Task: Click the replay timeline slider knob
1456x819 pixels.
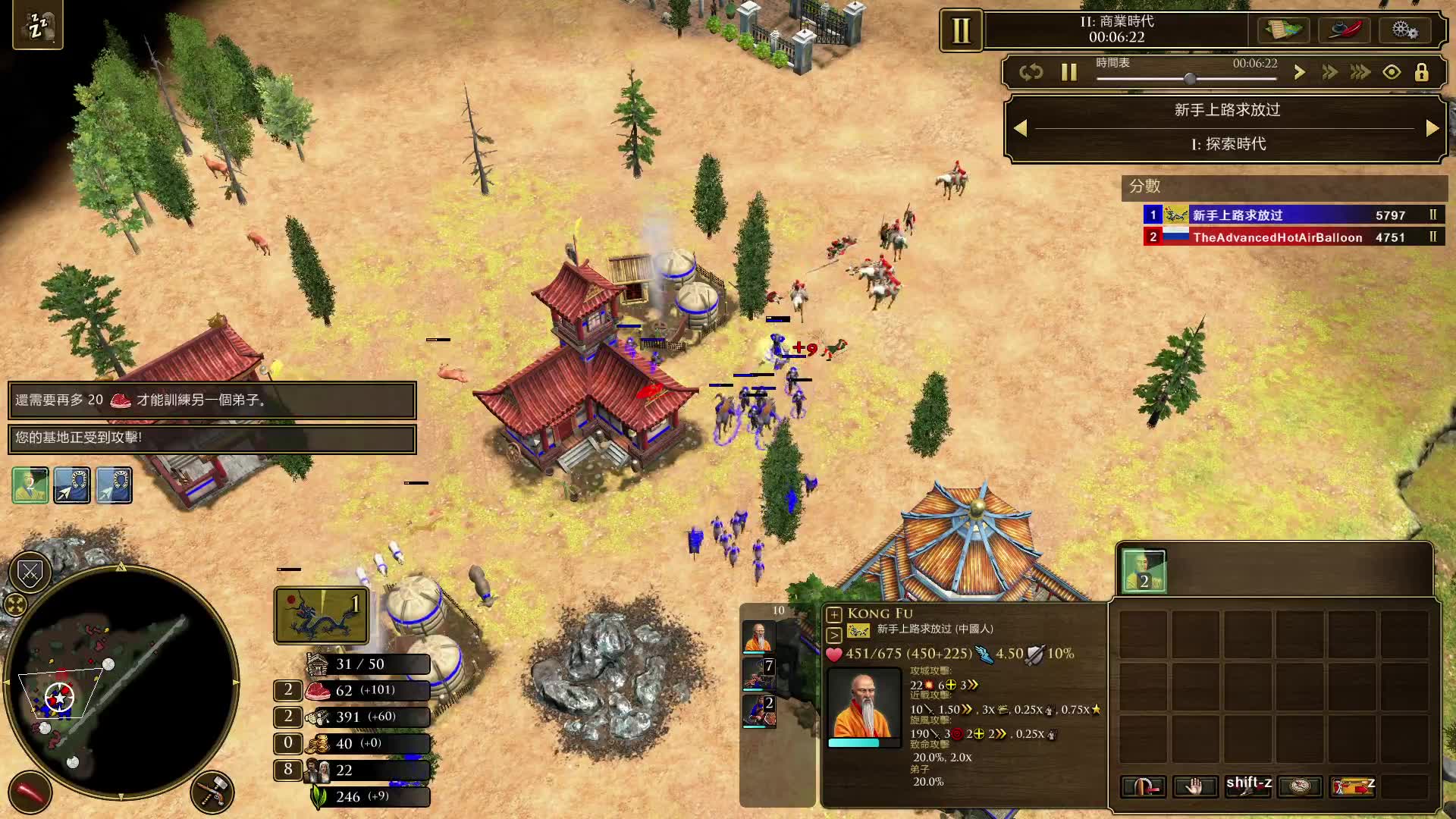Action: pyautogui.click(x=1190, y=78)
